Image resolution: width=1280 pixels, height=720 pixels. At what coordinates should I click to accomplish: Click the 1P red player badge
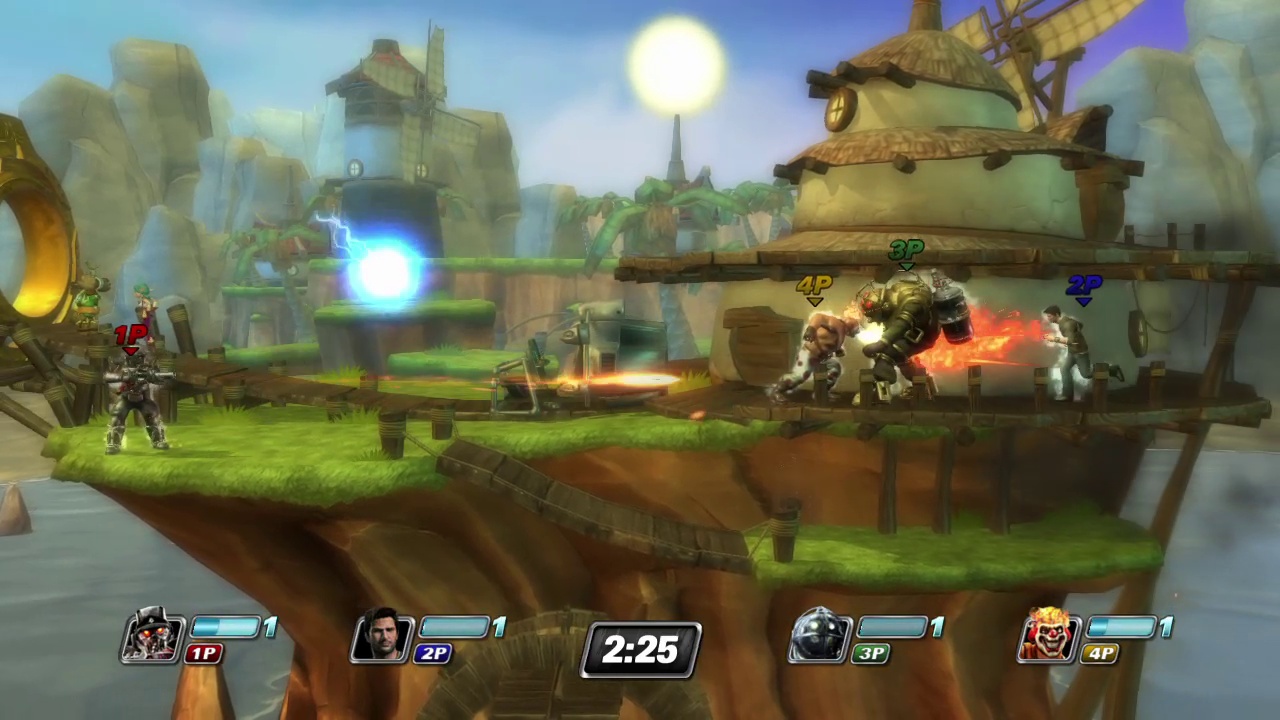[x=203, y=654]
